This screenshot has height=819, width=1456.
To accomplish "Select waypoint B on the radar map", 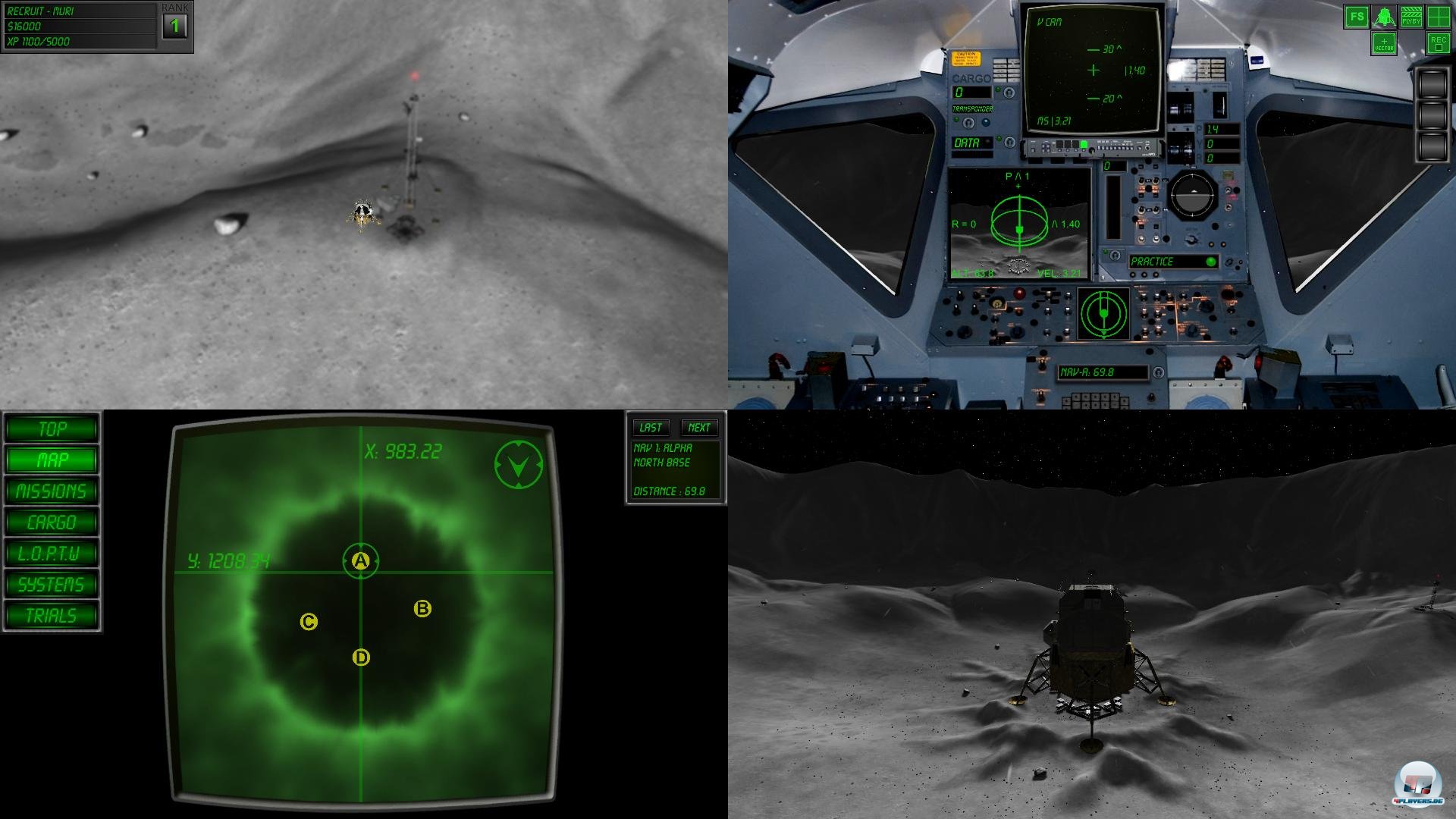I will tap(422, 607).
